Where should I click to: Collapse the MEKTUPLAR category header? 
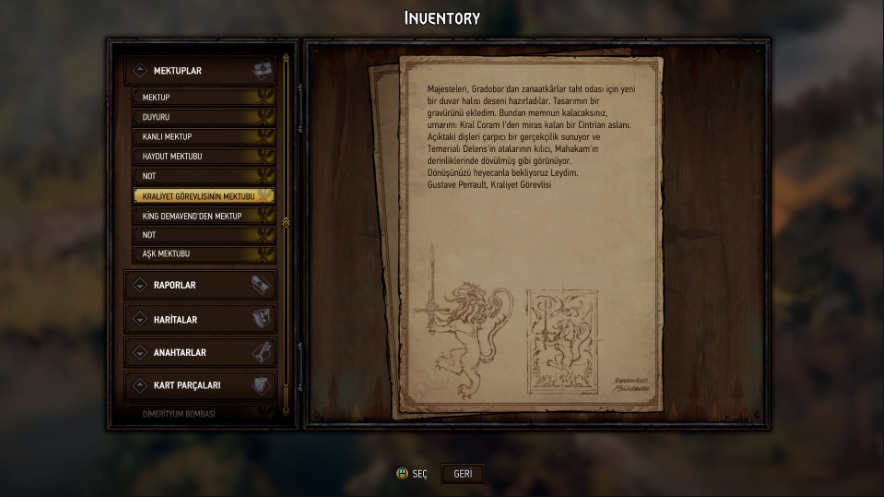point(200,71)
